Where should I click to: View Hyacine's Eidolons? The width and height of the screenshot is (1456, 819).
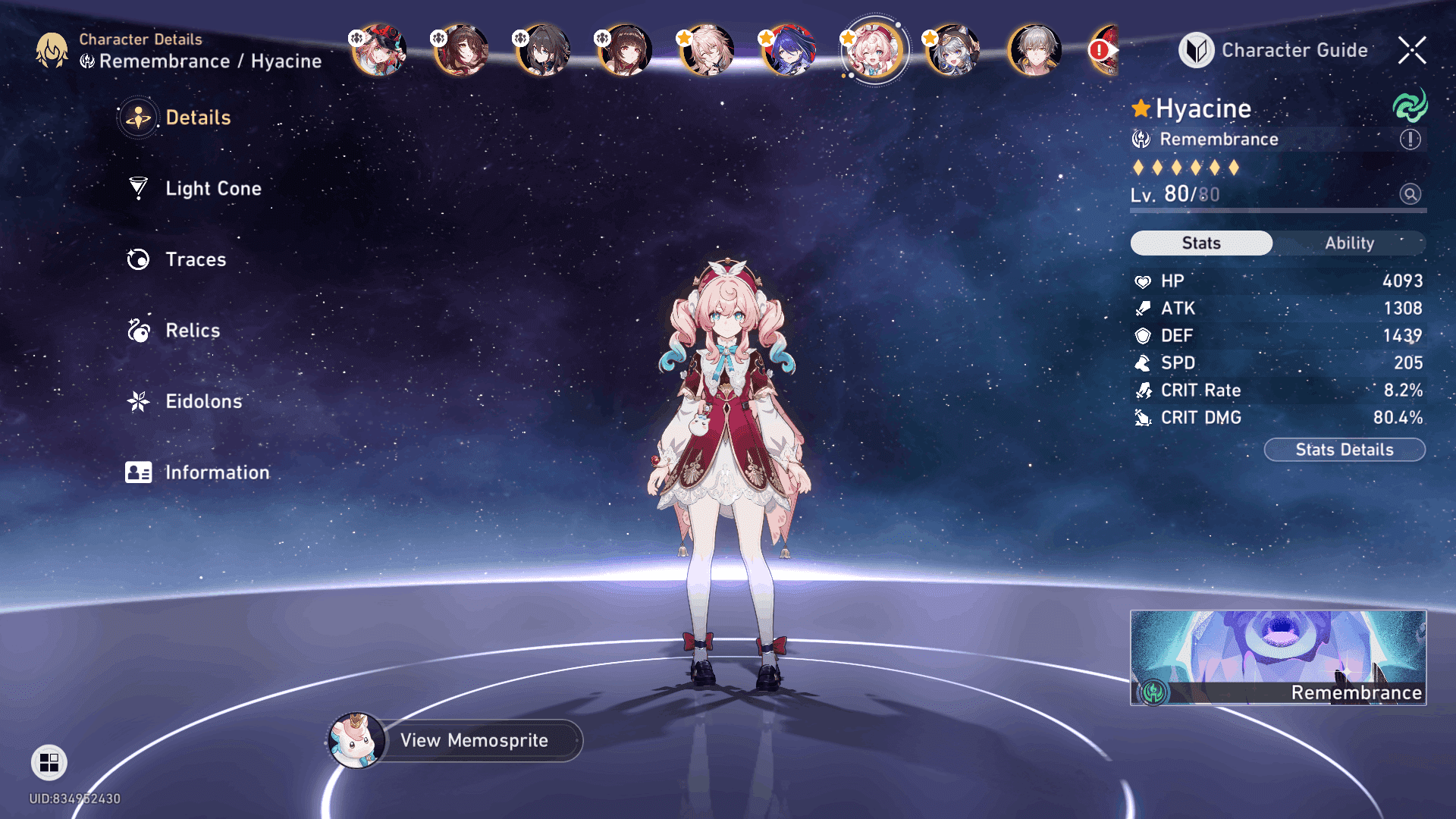(x=202, y=401)
